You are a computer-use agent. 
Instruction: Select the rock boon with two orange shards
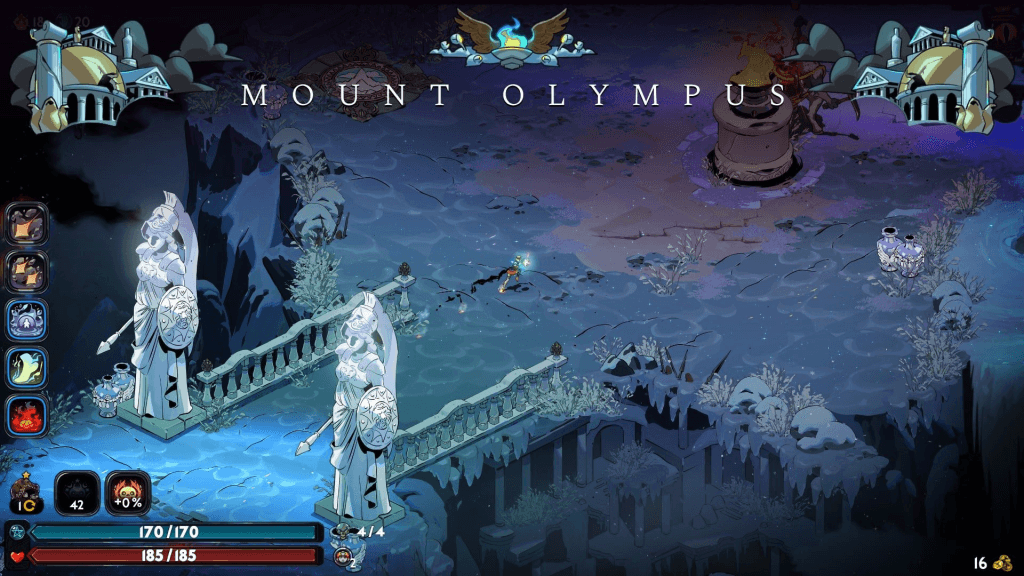(x=25, y=271)
